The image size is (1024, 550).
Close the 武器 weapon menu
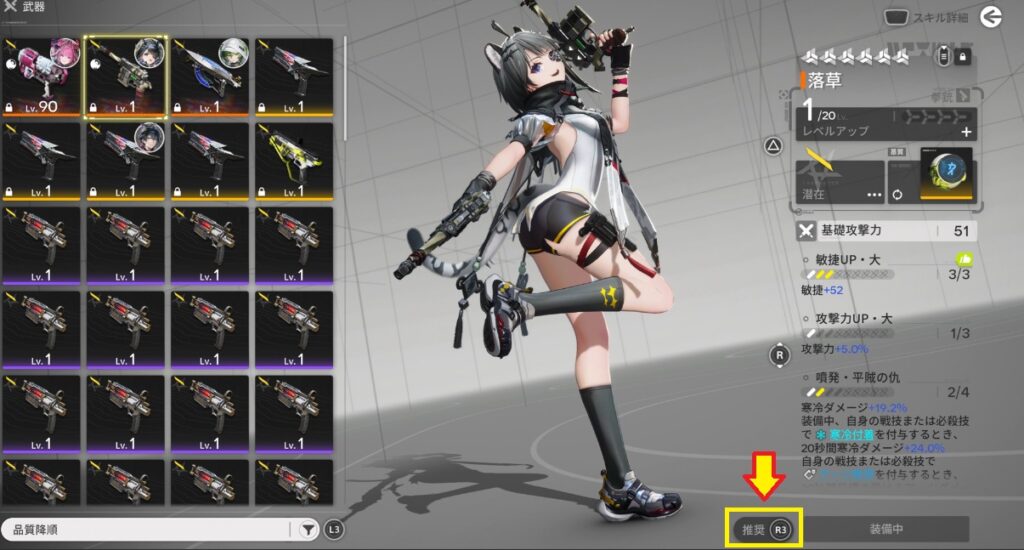(x=10, y=7)
